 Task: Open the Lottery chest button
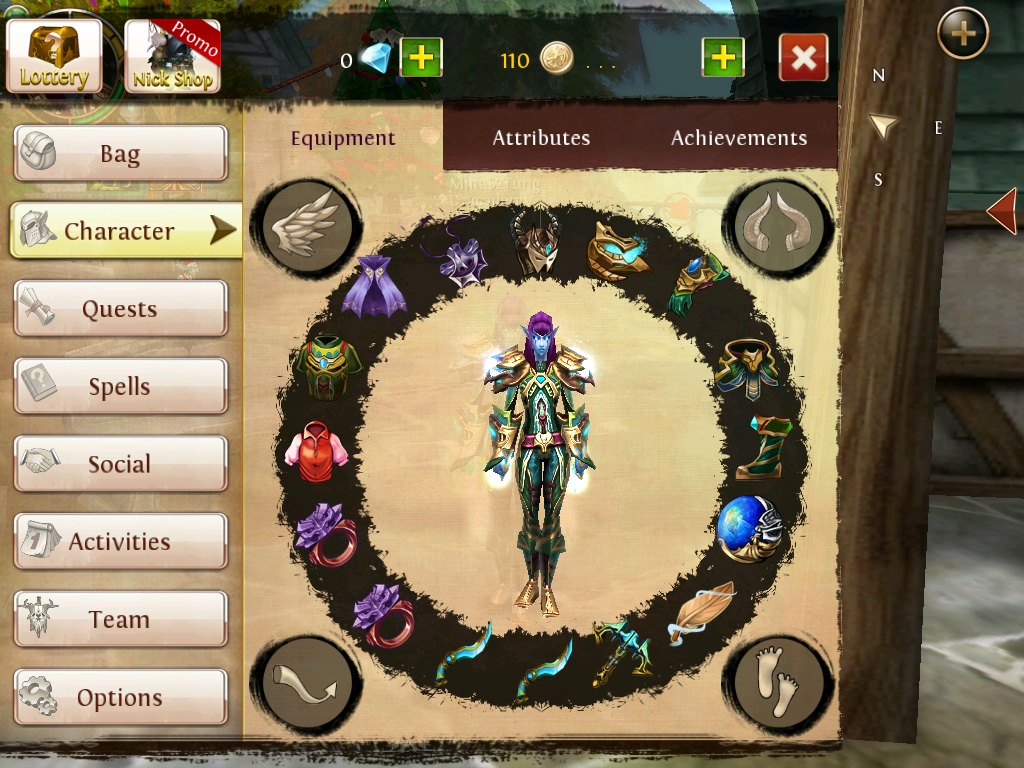(x=54, y=55)
